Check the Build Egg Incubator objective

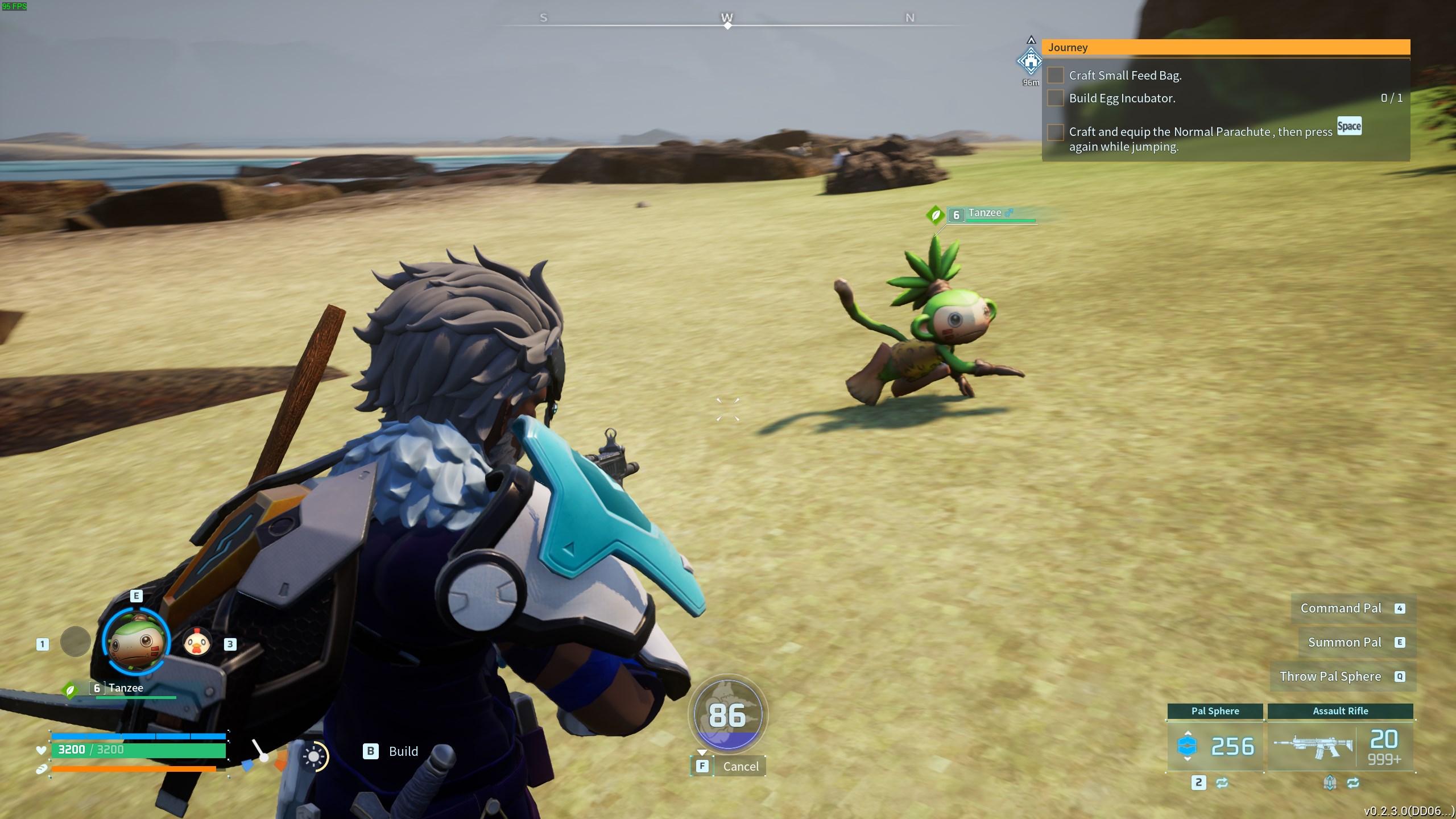(1056, 98)
